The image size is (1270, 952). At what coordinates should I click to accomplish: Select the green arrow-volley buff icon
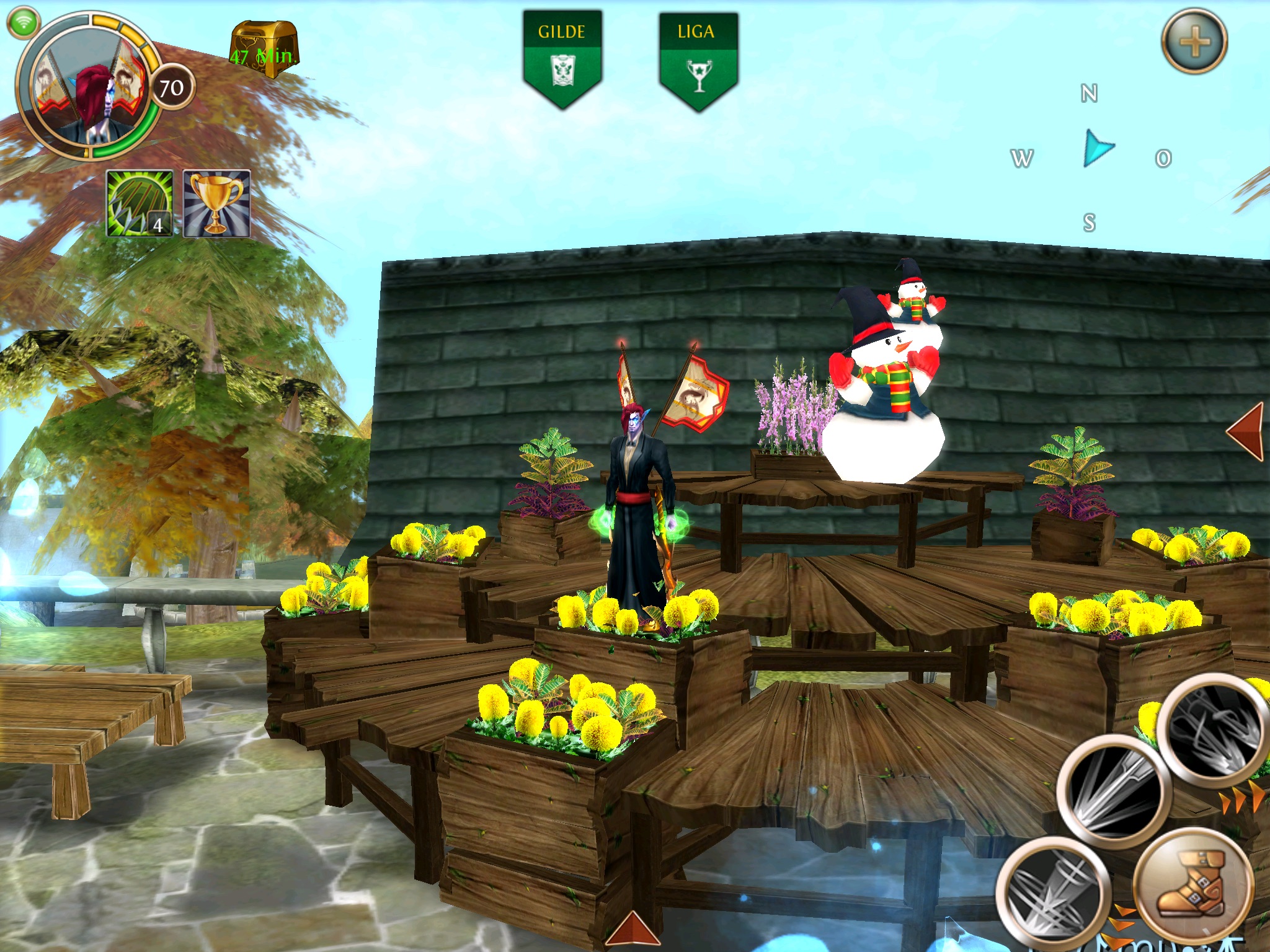tap(140, 203)
